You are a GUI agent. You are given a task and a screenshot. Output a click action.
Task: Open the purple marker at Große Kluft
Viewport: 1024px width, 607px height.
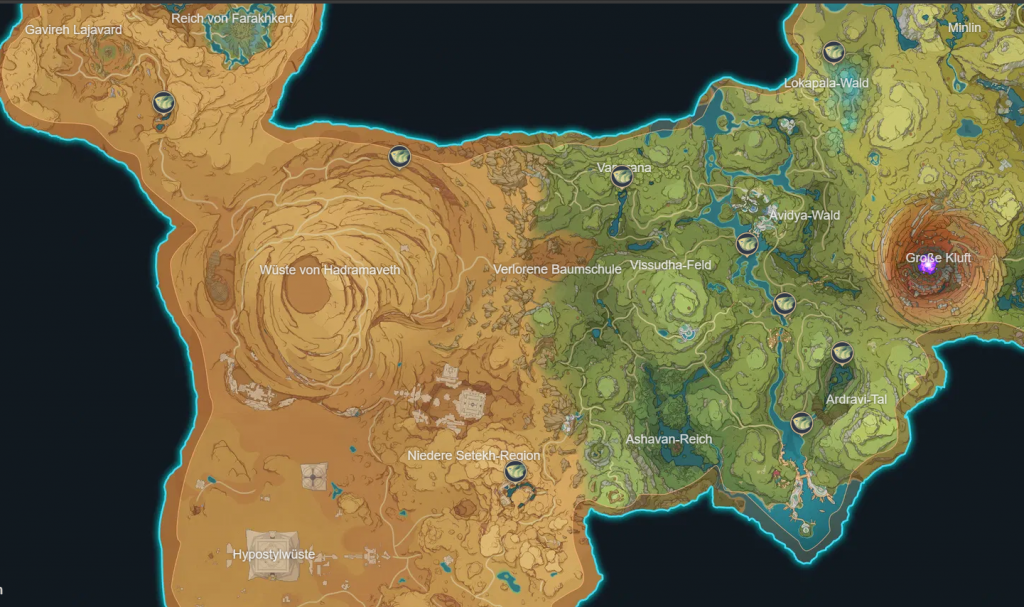(x=927, y=265)
